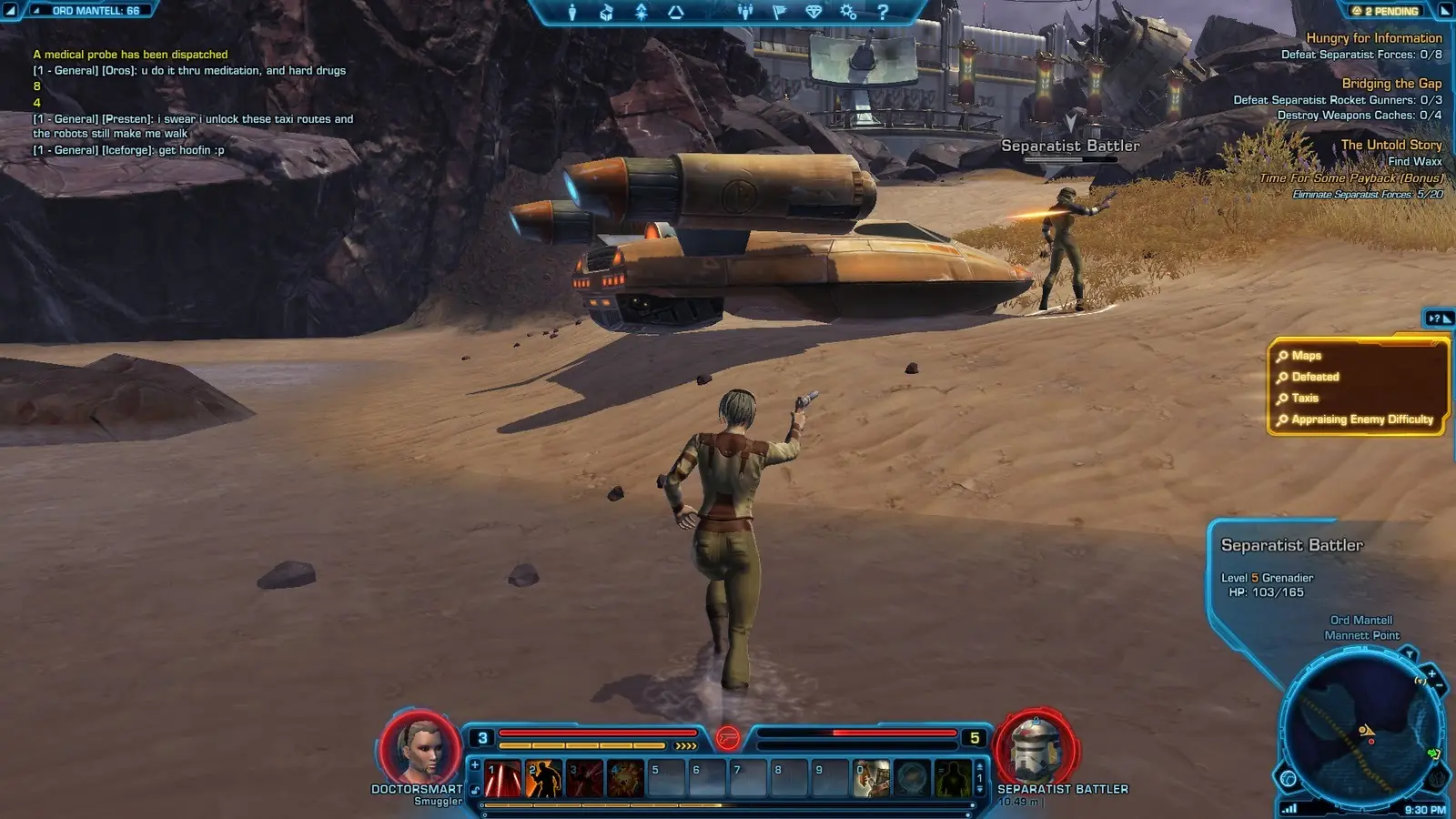This screenshot has height=819, width=1456.
Task: Use the explosion ability in slot 4
Action: 626,780
